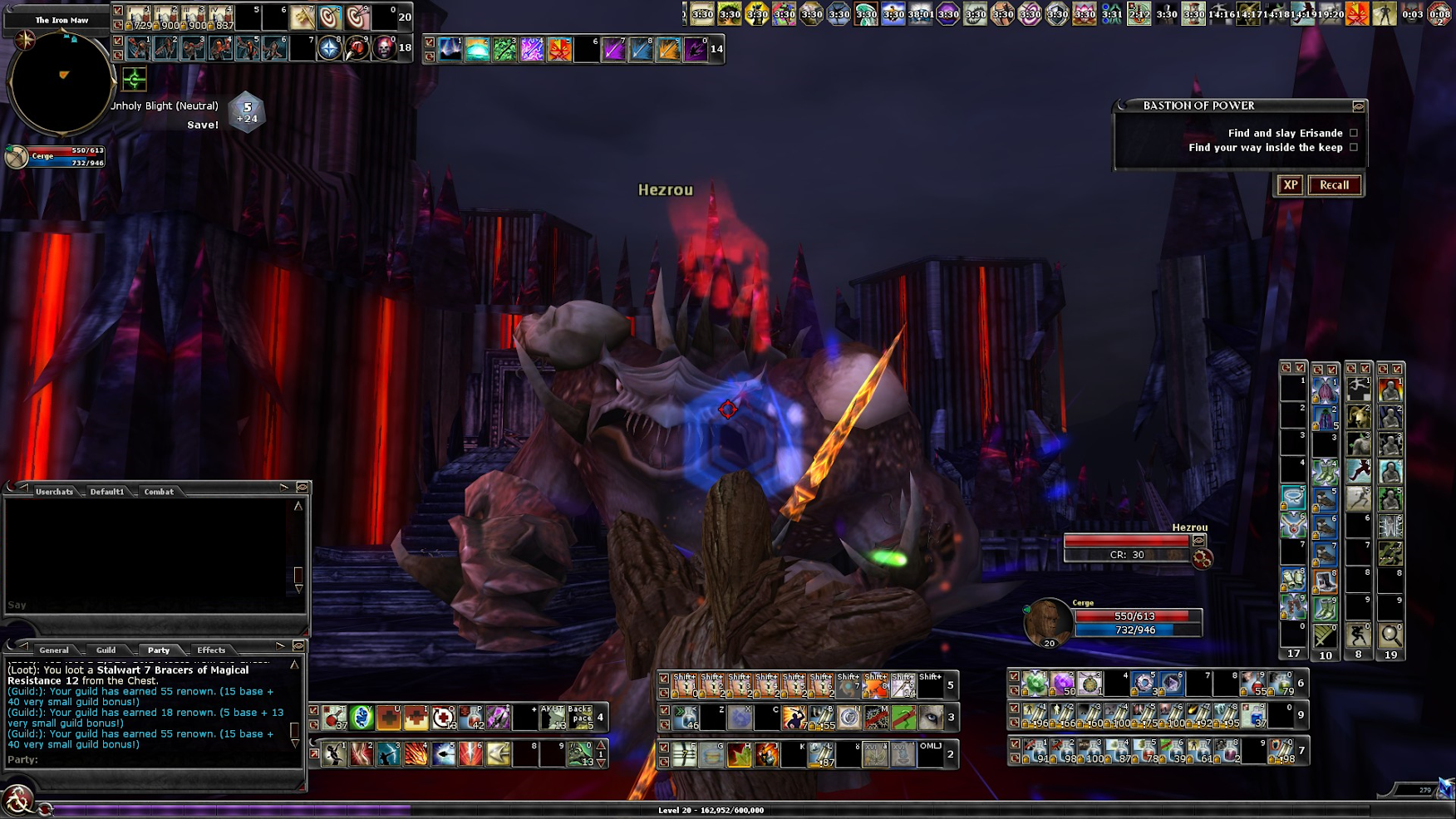The image size is (1456, 819).
Task: Click Cerge's wooden-face character portrait
Action: point(1047,621)
